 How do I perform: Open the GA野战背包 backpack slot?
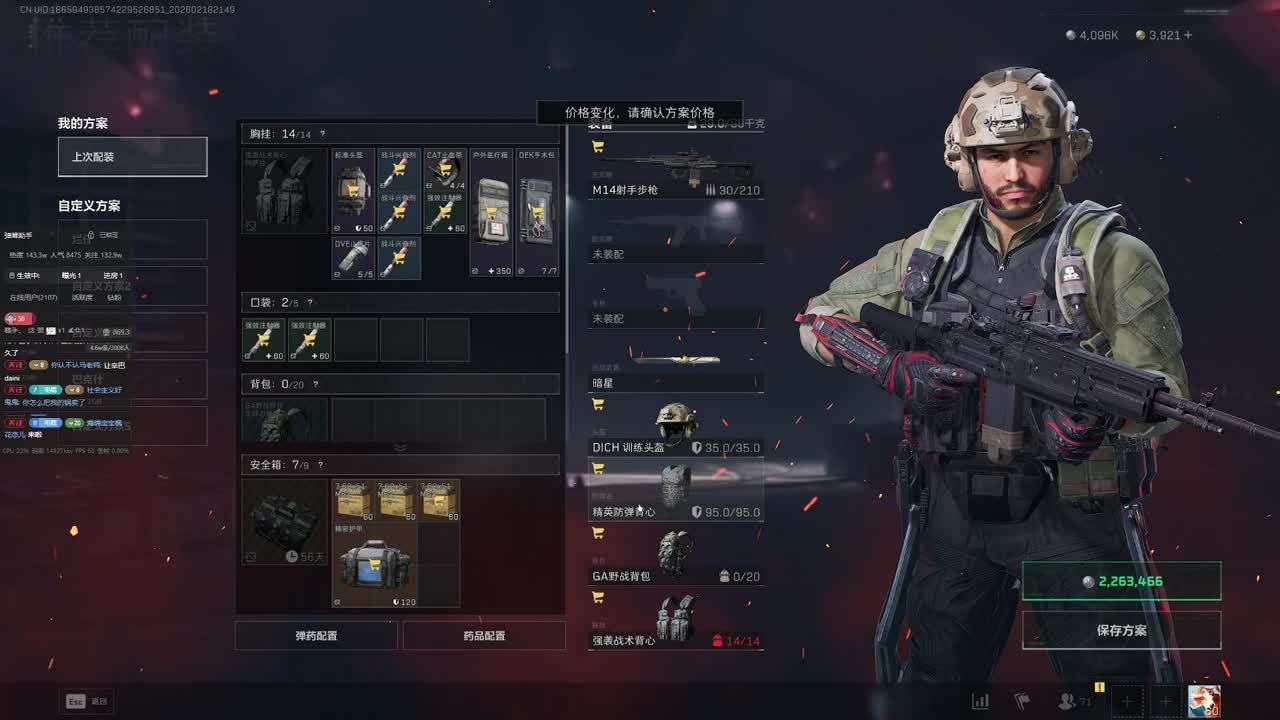[x=676, y=559]
